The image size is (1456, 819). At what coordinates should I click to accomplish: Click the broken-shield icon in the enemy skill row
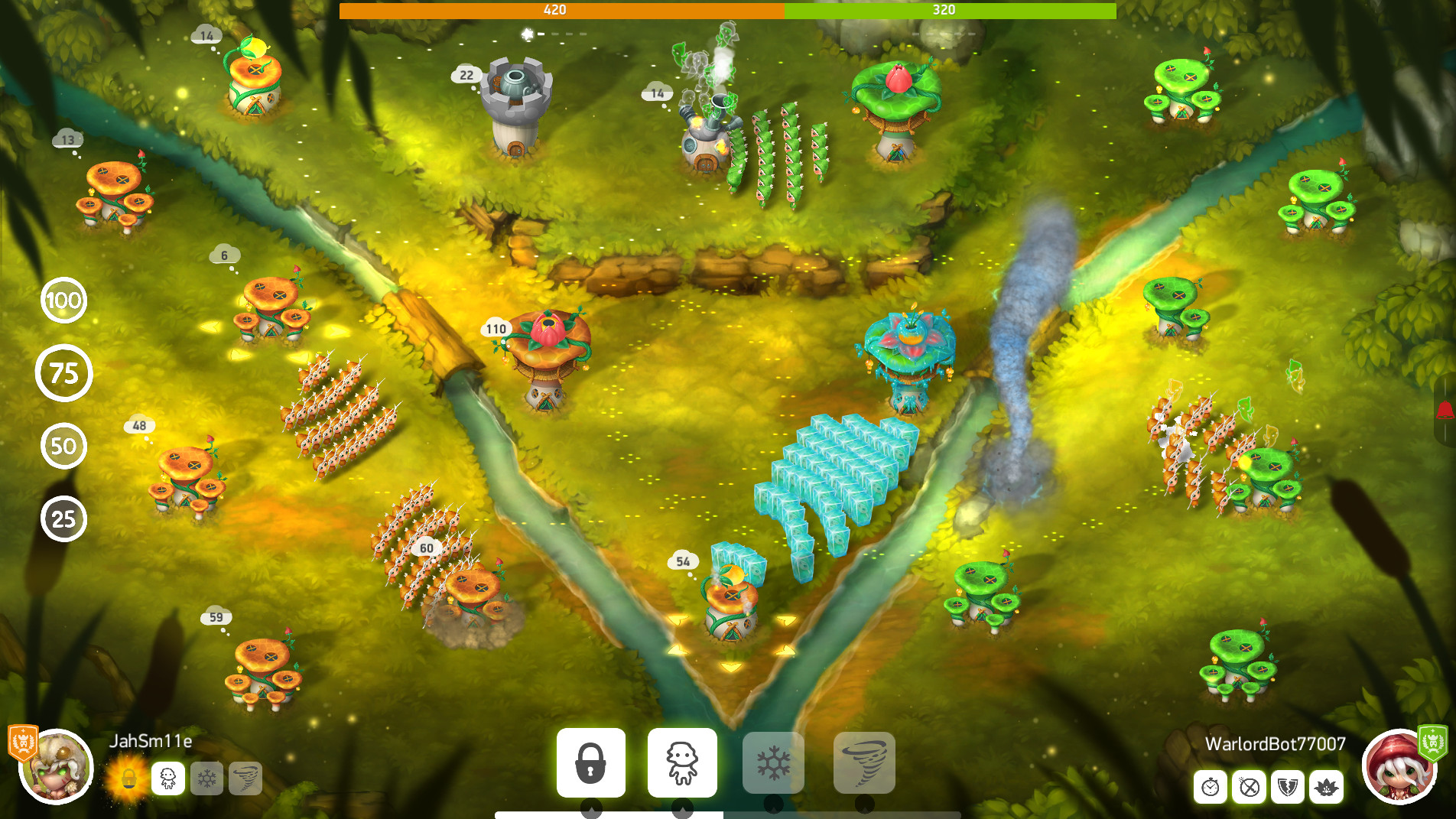coord(1286,787)
